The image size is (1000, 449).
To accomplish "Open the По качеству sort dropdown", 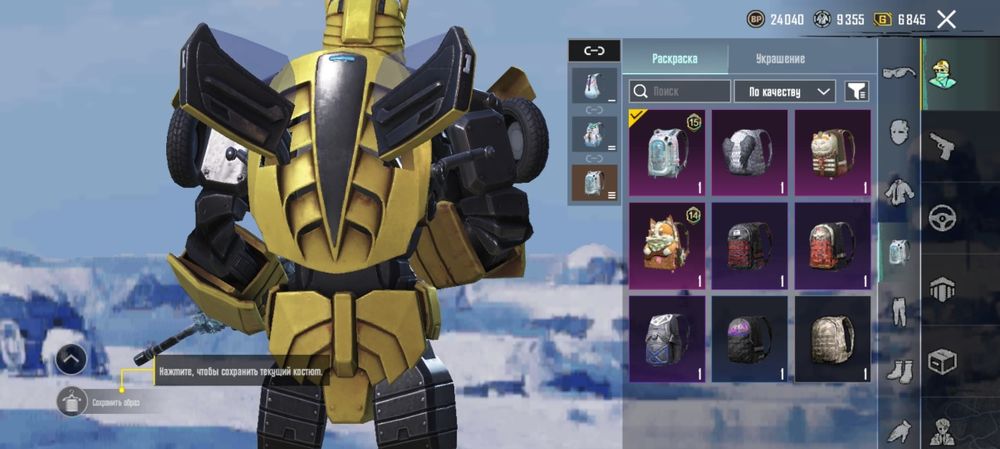I will (785, 91).
